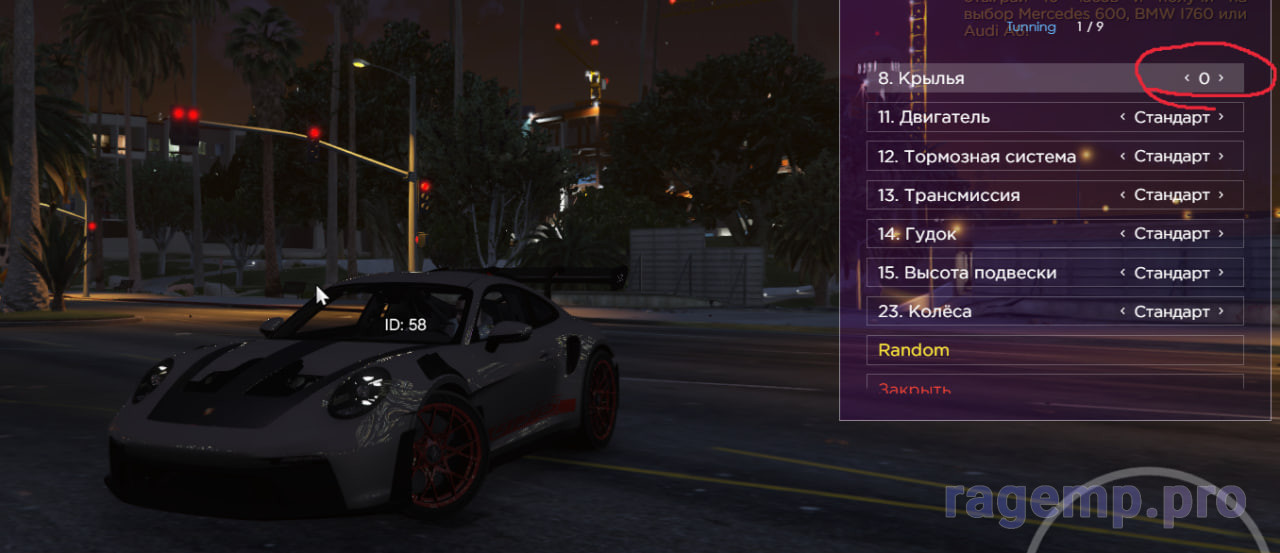This screenshot has height=553, width=1280.
Task: Cycle Гудок forward with right arrow
Action: coord(1221,234)
